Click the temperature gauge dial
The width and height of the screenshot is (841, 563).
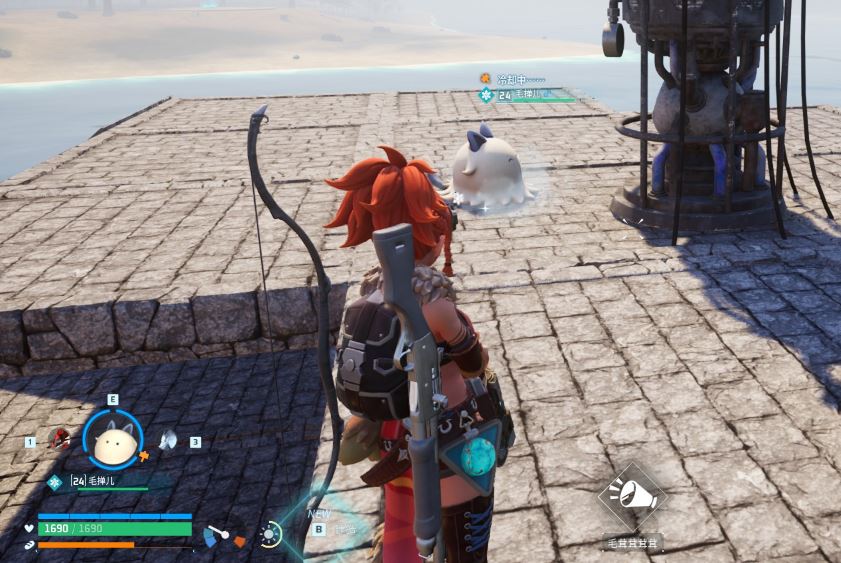[x=215, y=536]
